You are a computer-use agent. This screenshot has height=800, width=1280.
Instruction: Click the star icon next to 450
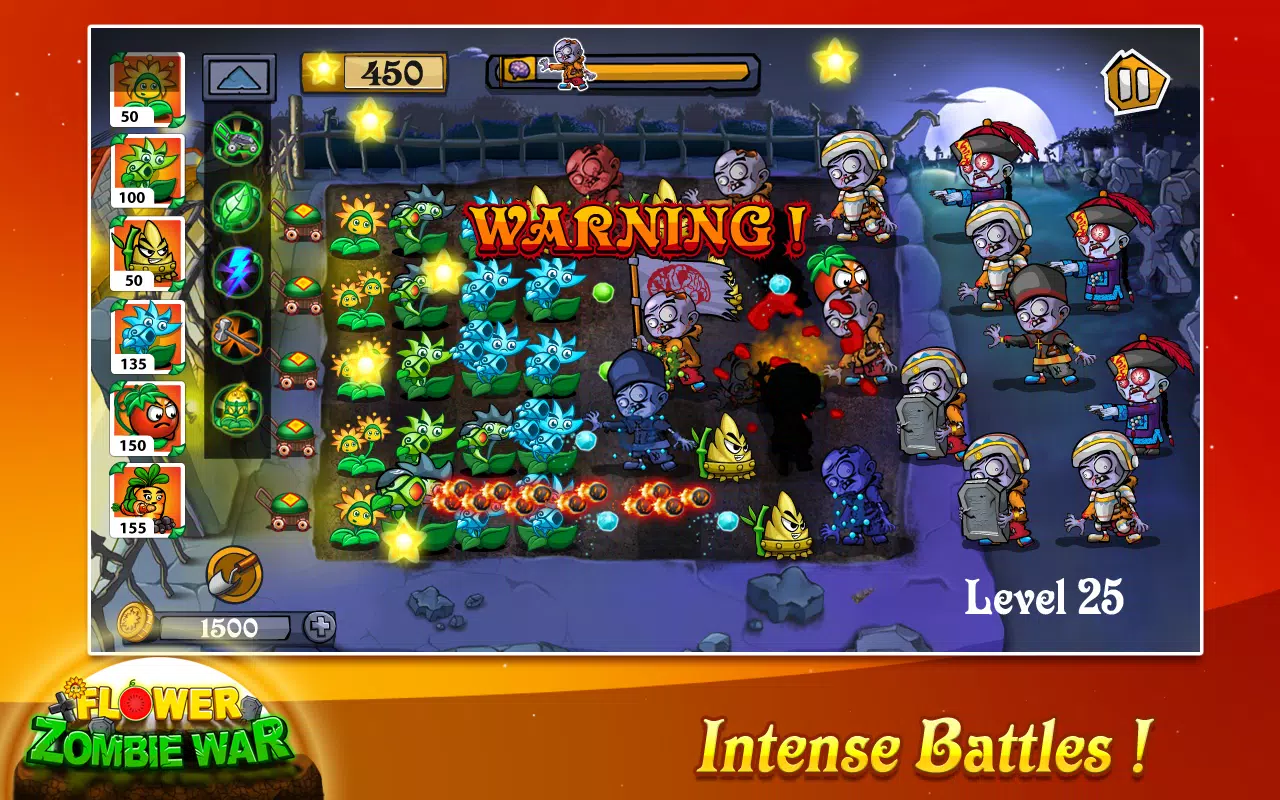322,70
